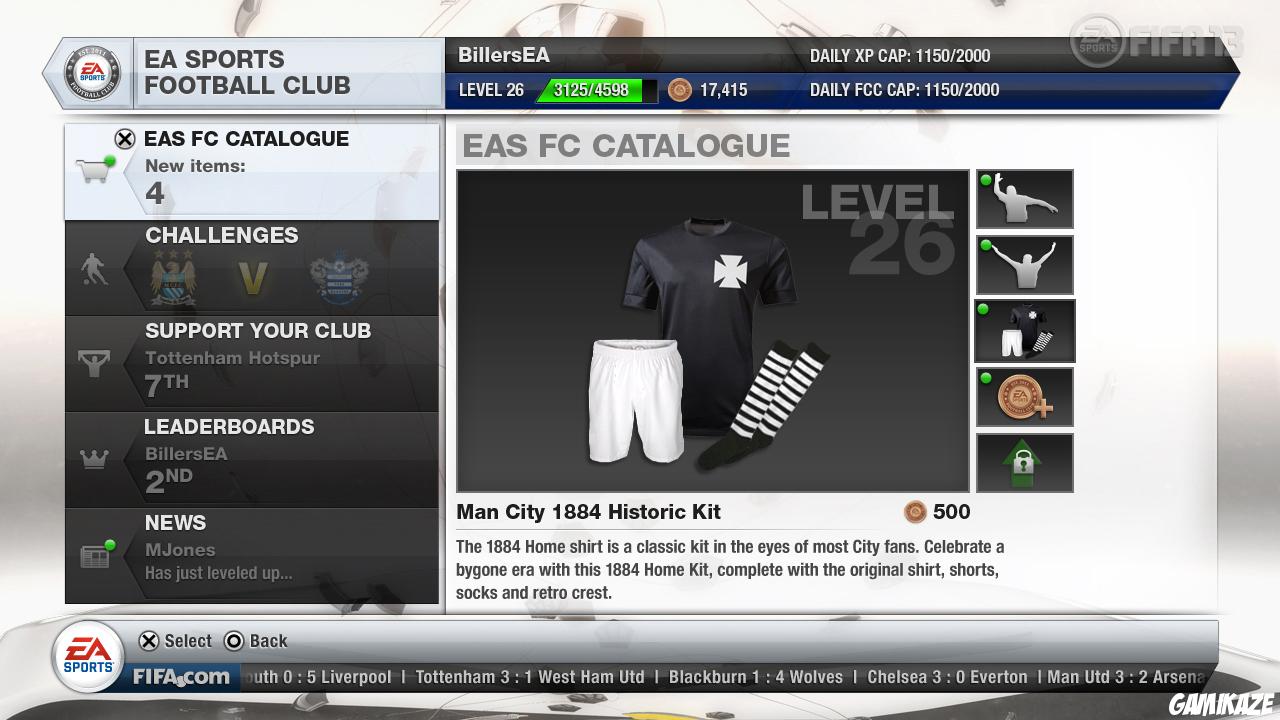Click the footballer icon beside Challenges
The width and height of the screenshot is (1280, 720).
tap(94, 266)
